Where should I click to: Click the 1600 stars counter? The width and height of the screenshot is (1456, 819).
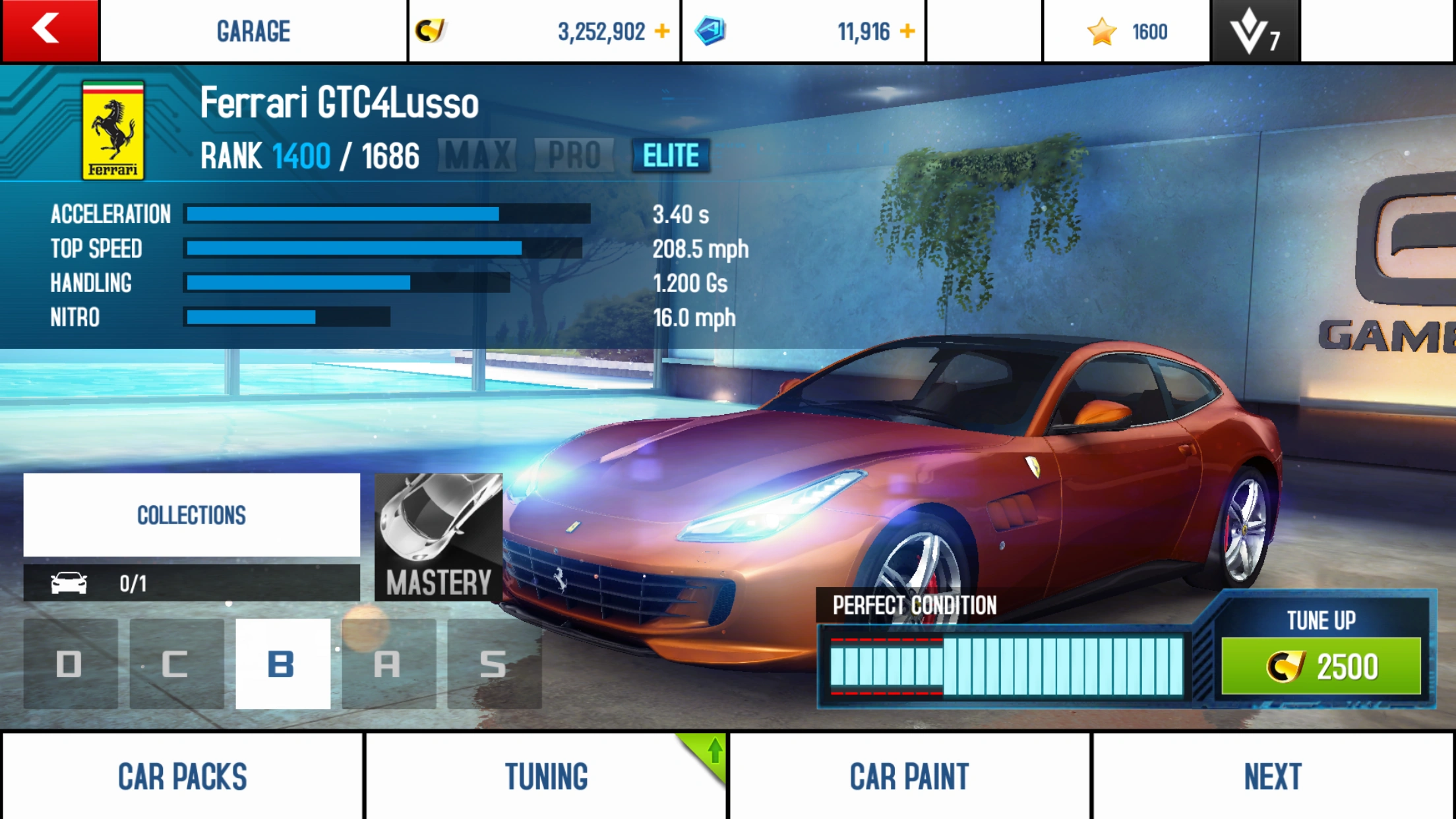click(1127, 31)
